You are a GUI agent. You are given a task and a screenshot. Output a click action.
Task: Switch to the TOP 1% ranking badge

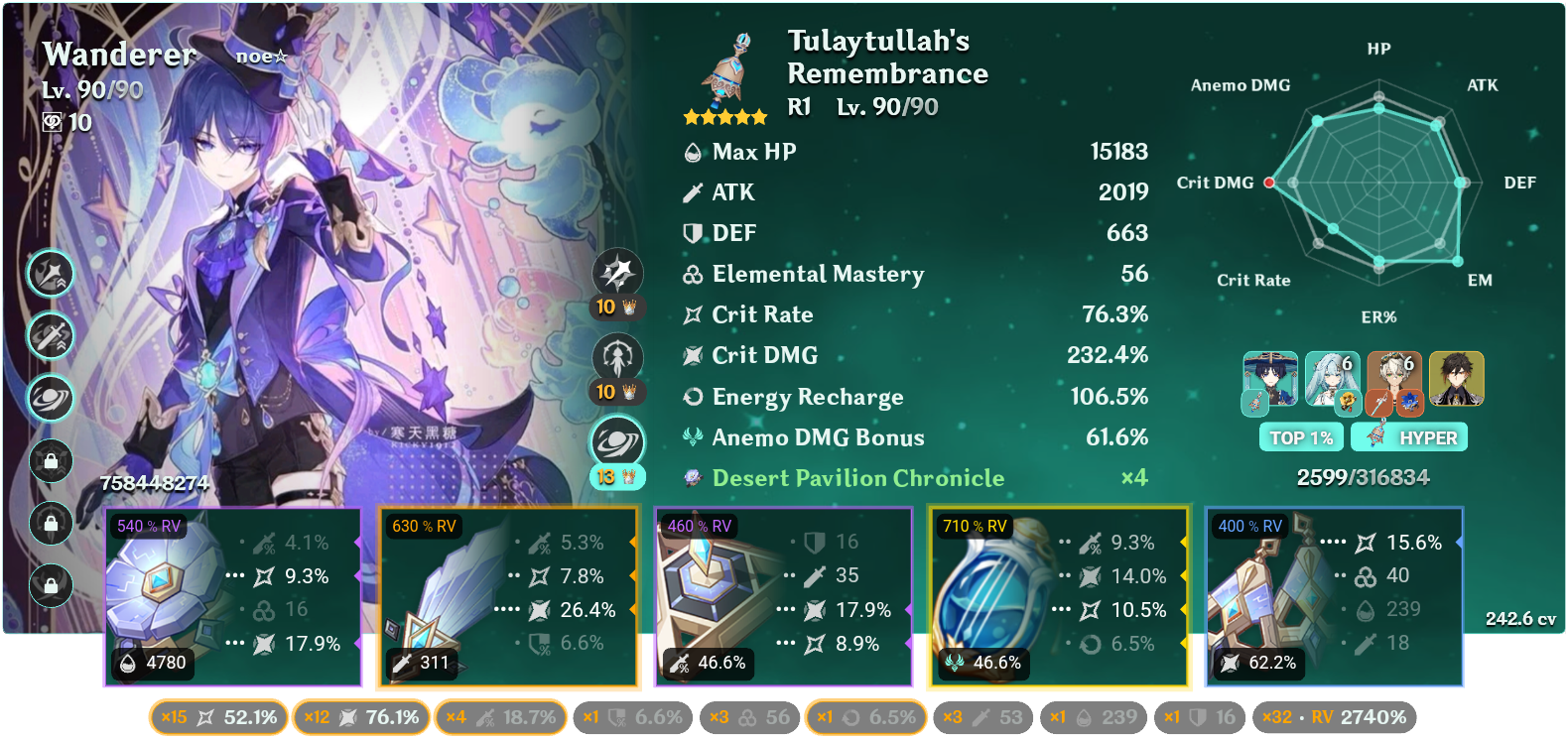pyautogui.click(x=1301, y=436)
